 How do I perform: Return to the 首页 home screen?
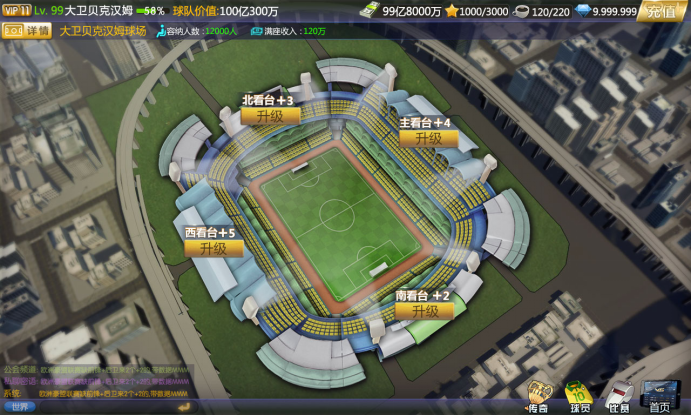pyautogui.click(x=662, y=396)
